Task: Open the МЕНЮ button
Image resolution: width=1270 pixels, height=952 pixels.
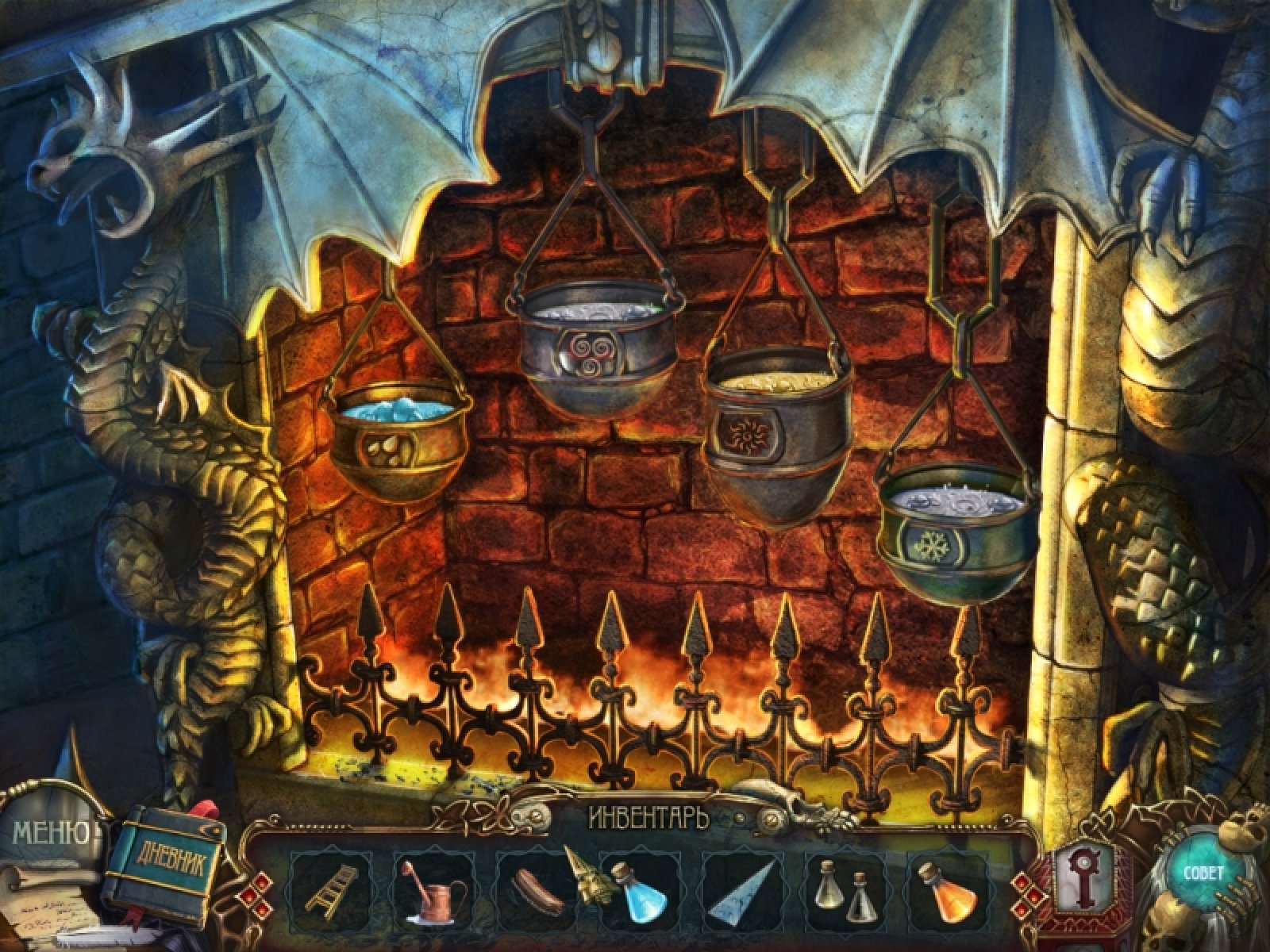Action: click(x=50, y=831)
